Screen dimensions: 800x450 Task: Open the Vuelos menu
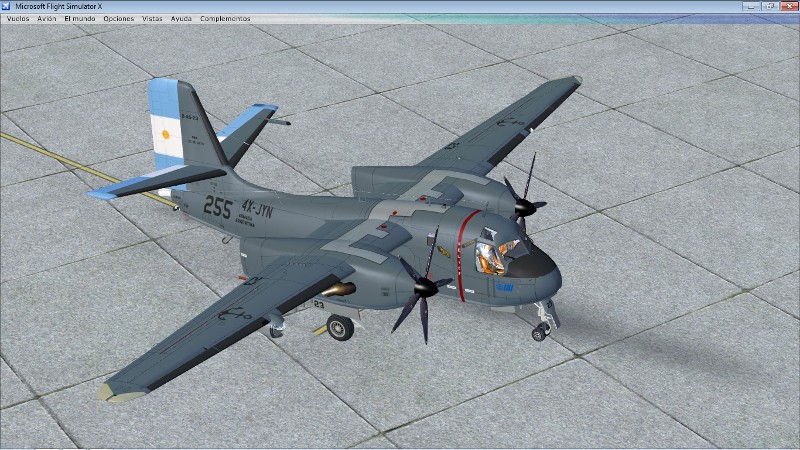coord(17,18)
